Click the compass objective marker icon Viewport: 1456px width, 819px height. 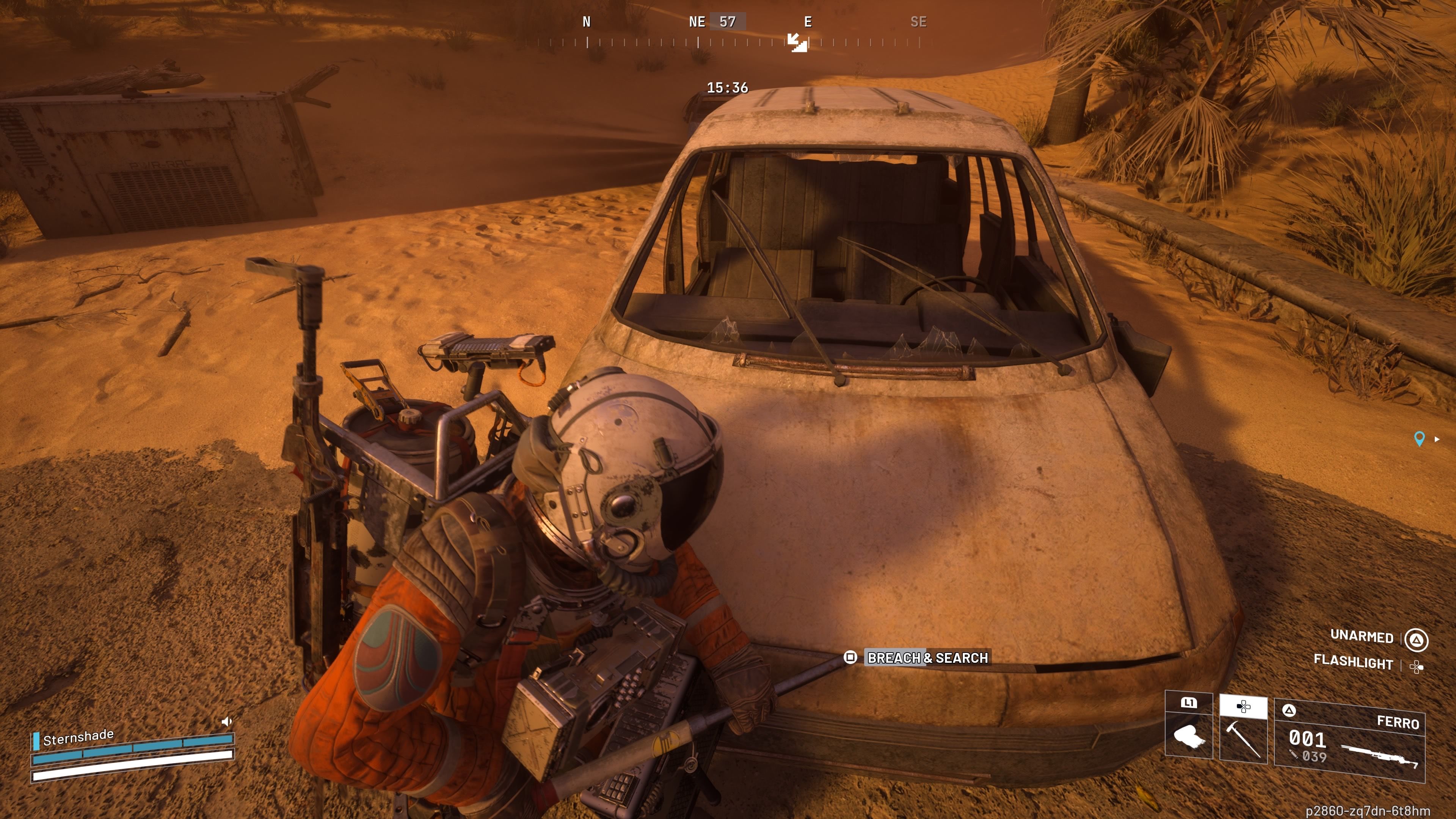(x=797, y=42)
